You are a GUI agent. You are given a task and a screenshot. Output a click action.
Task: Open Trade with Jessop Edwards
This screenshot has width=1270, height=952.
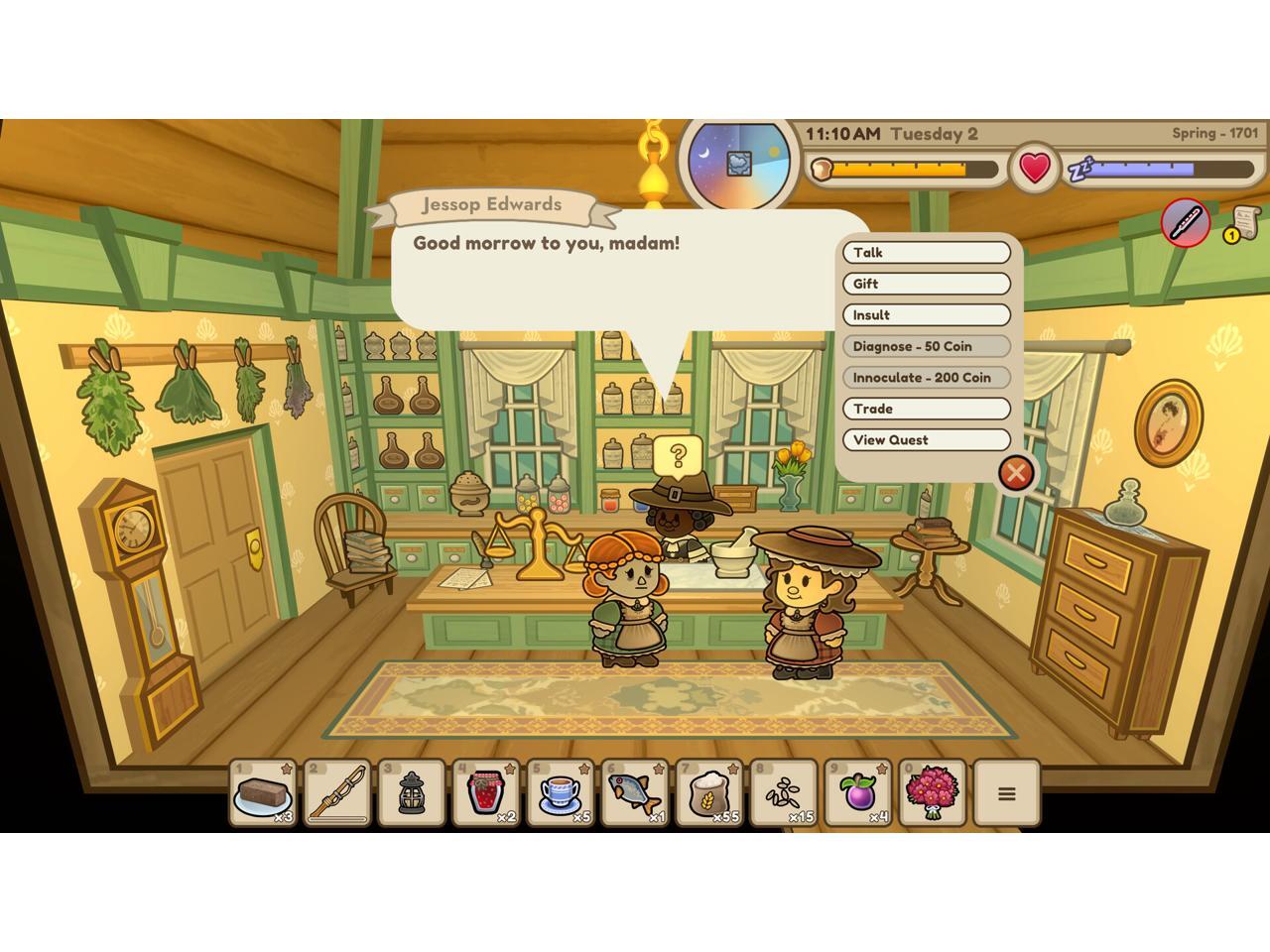pyautogui.click(x=926, y=409)
